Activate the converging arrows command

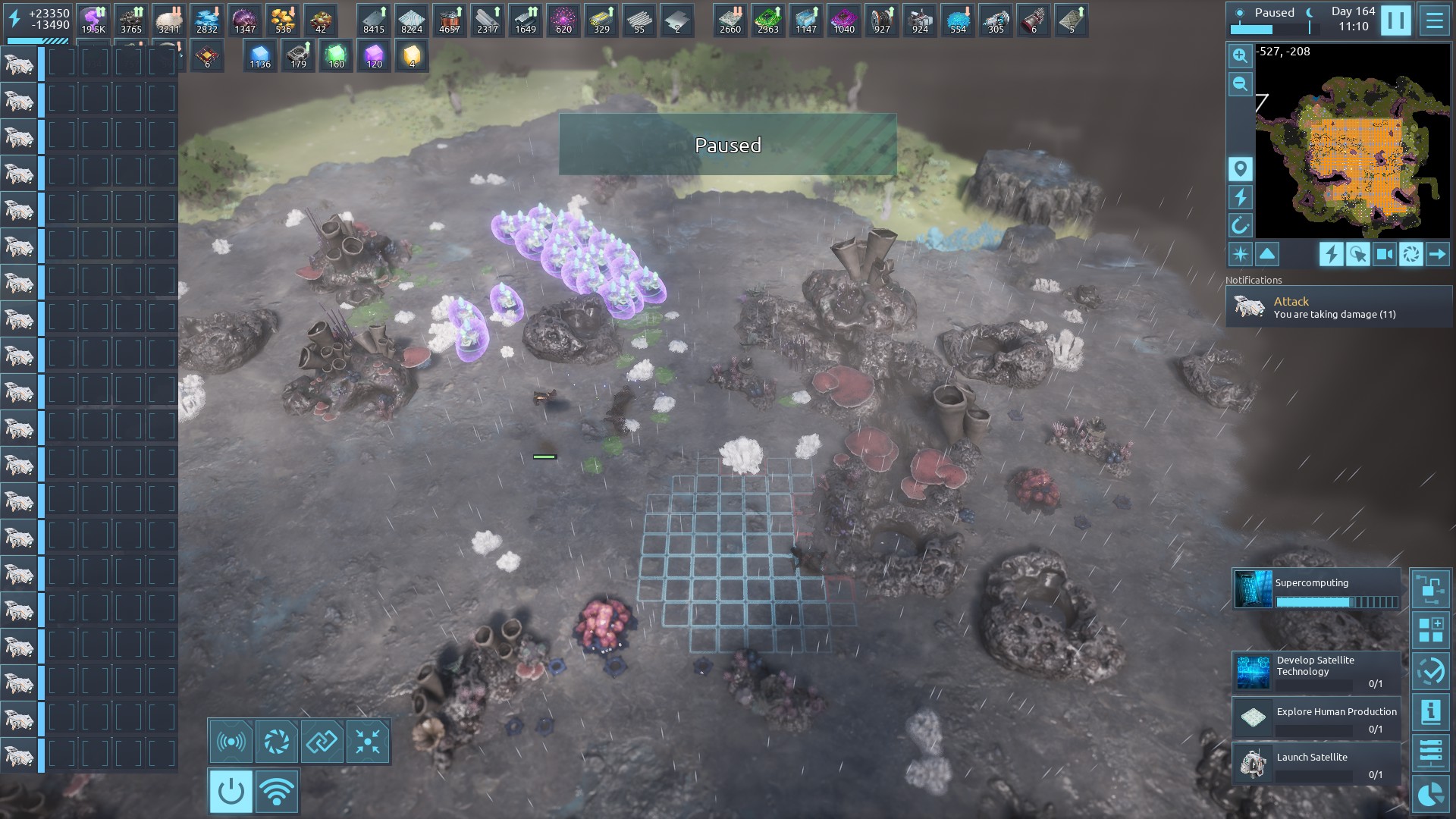pyautogui.click(x=368, y=742)
